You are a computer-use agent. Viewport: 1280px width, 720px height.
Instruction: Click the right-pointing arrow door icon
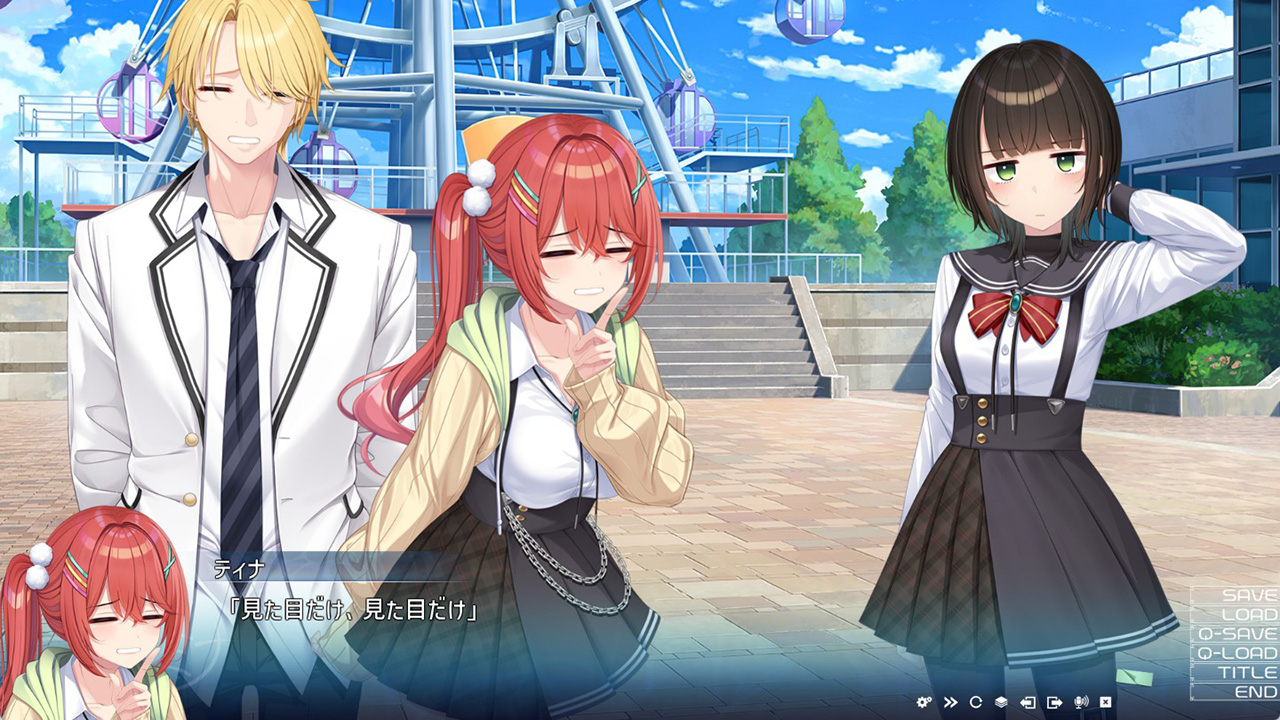click(x=1054, y=702)
